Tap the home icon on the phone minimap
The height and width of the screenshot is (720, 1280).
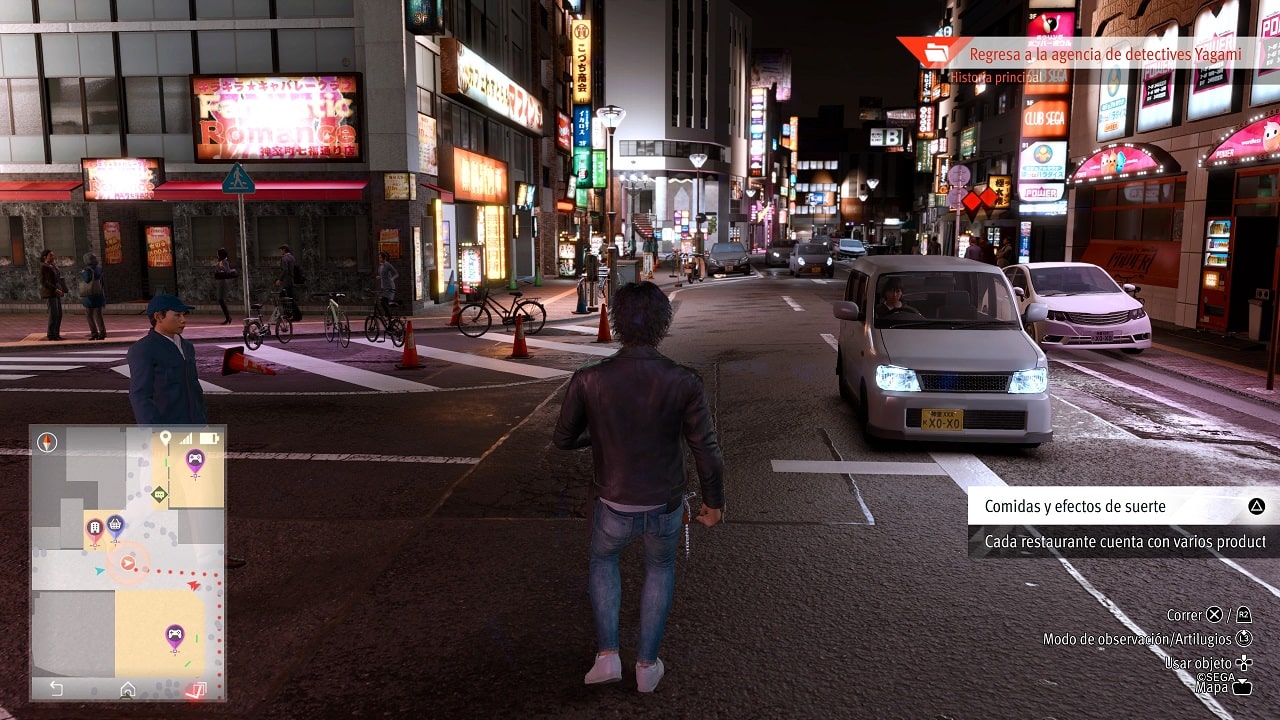point(128,689)
